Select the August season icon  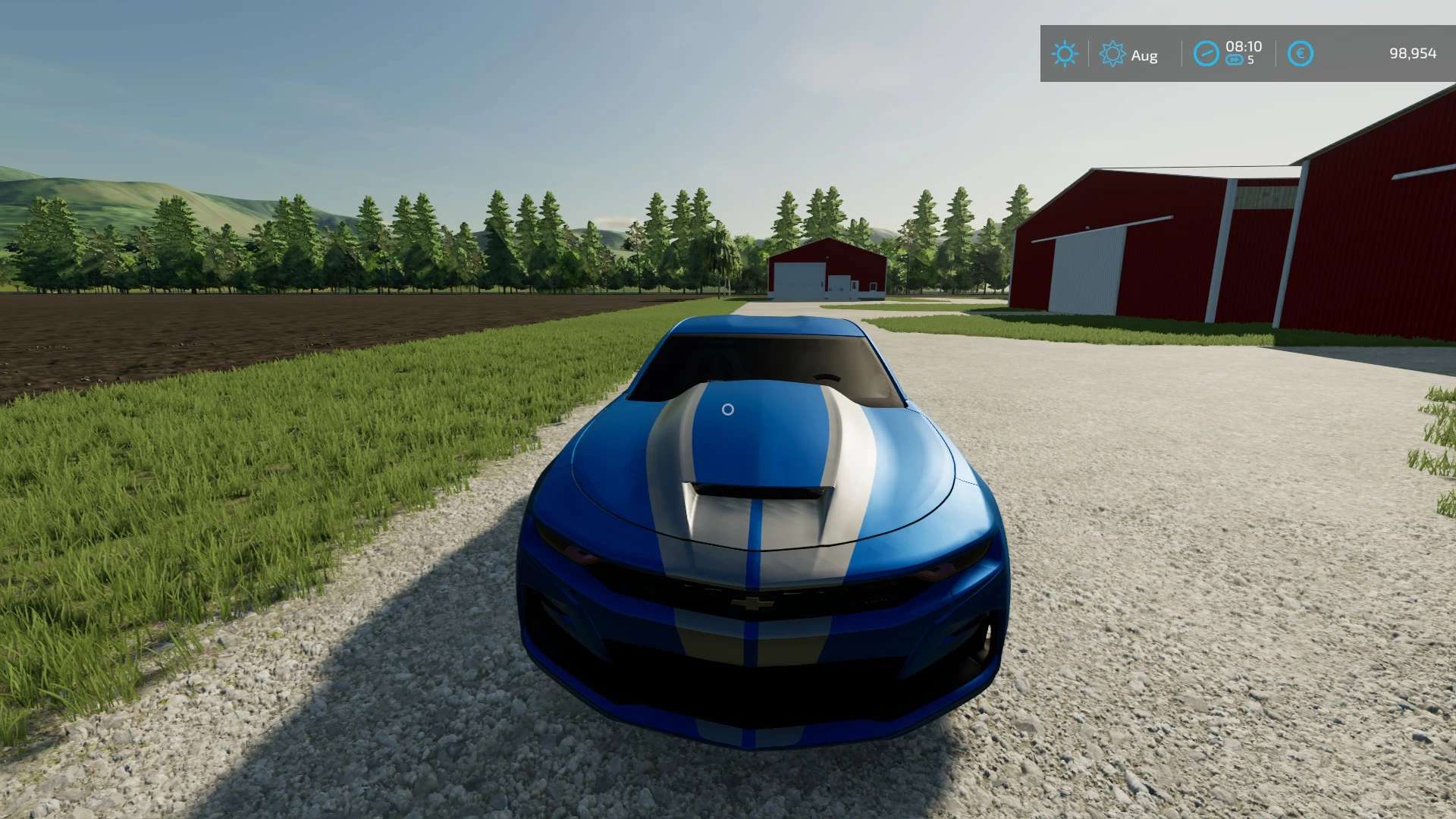(x=1112, y=54)
